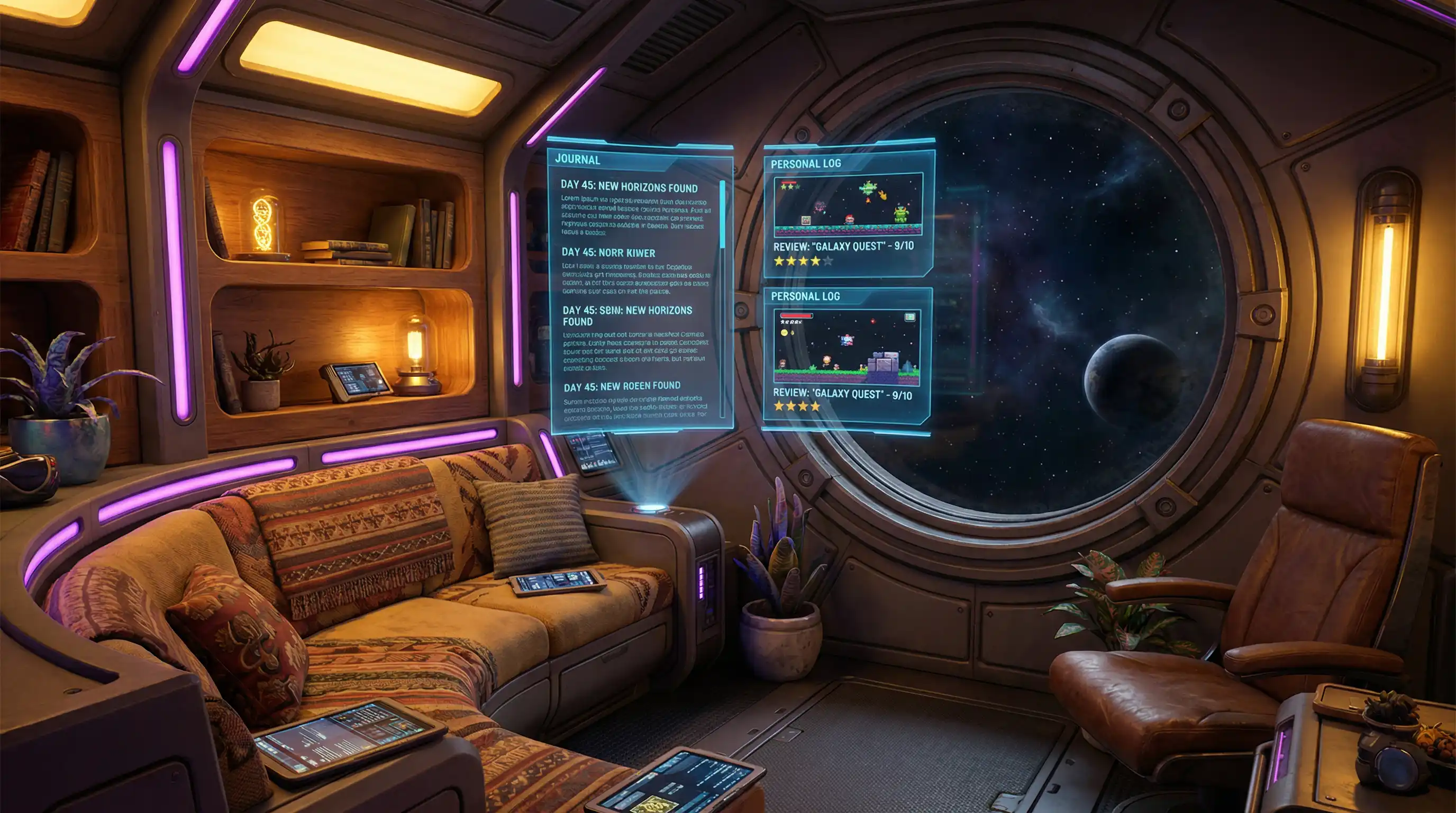View the game thumbnail with the stone castle
The width and height of the screenshot is (1456, 813).
point(846,347)
